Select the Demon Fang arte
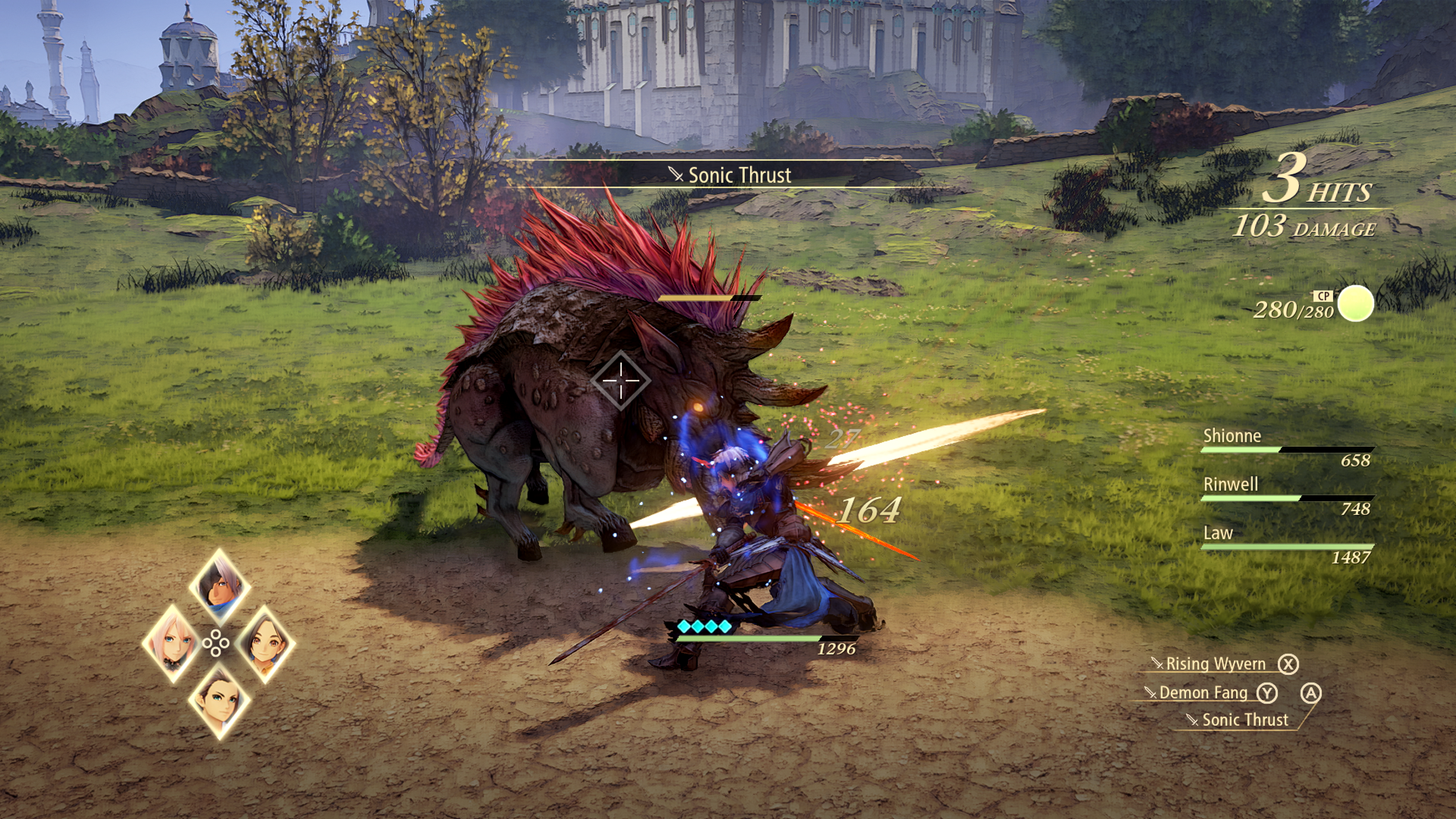 1203,693
